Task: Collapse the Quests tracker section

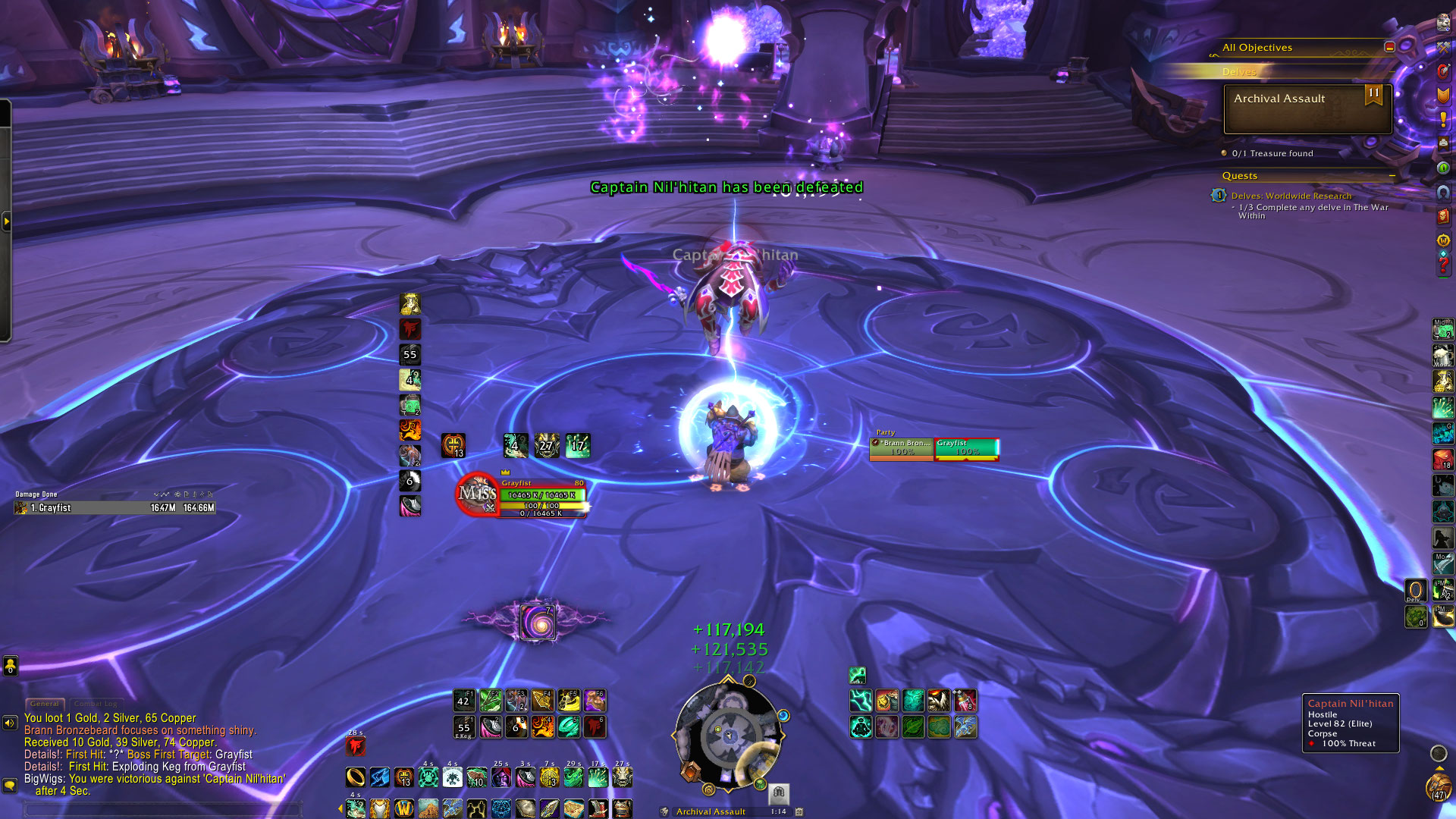Action: (1392, 176)
